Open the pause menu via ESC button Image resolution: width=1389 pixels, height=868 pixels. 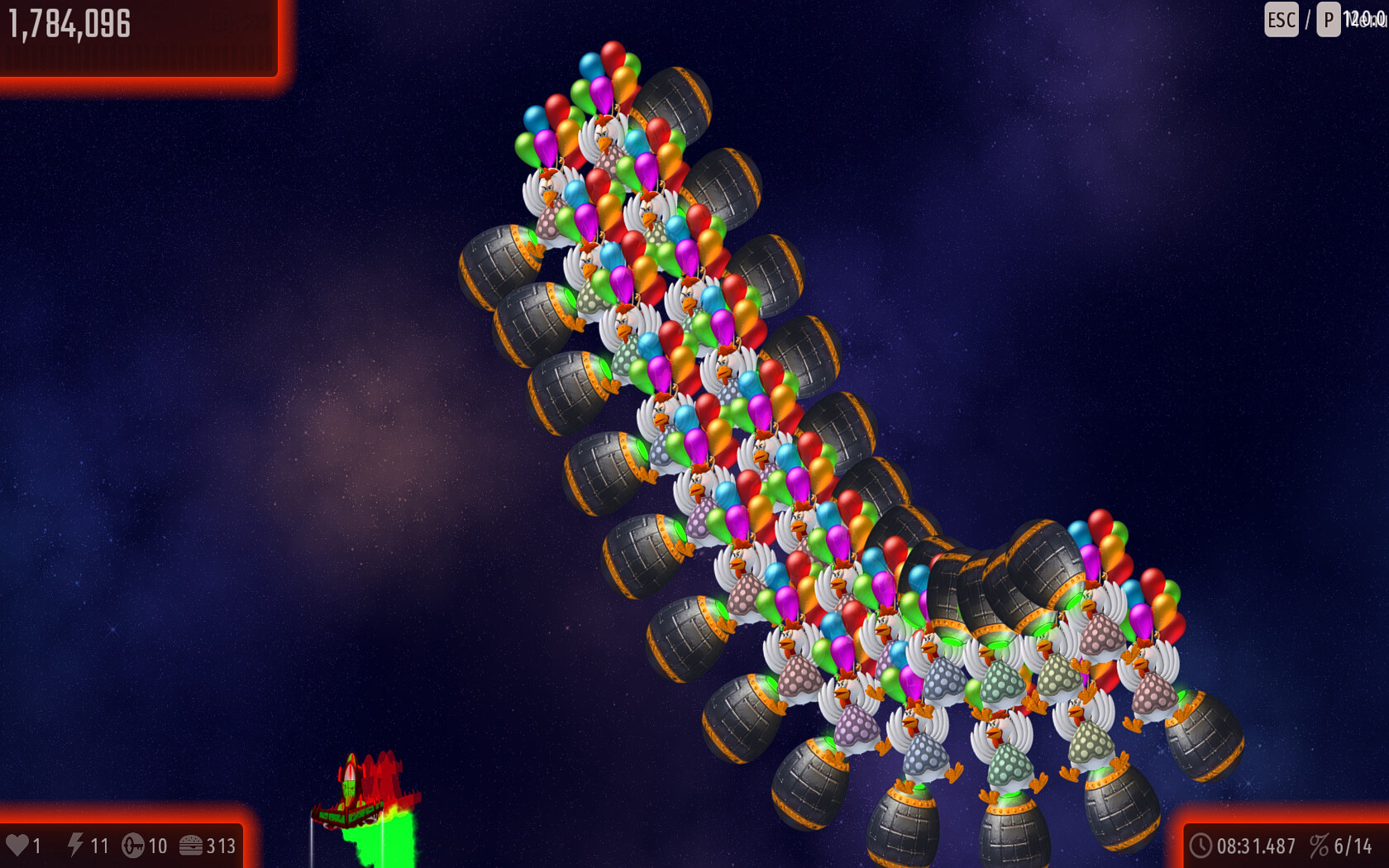tap(1281, 20)
